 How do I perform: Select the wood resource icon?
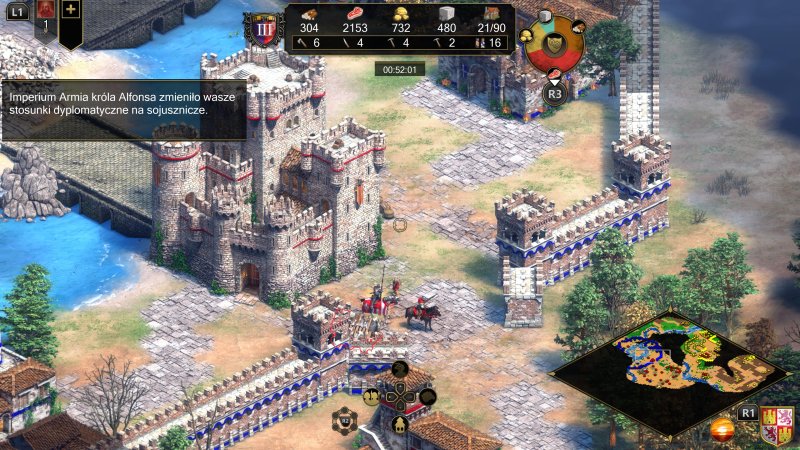point(310,14)
